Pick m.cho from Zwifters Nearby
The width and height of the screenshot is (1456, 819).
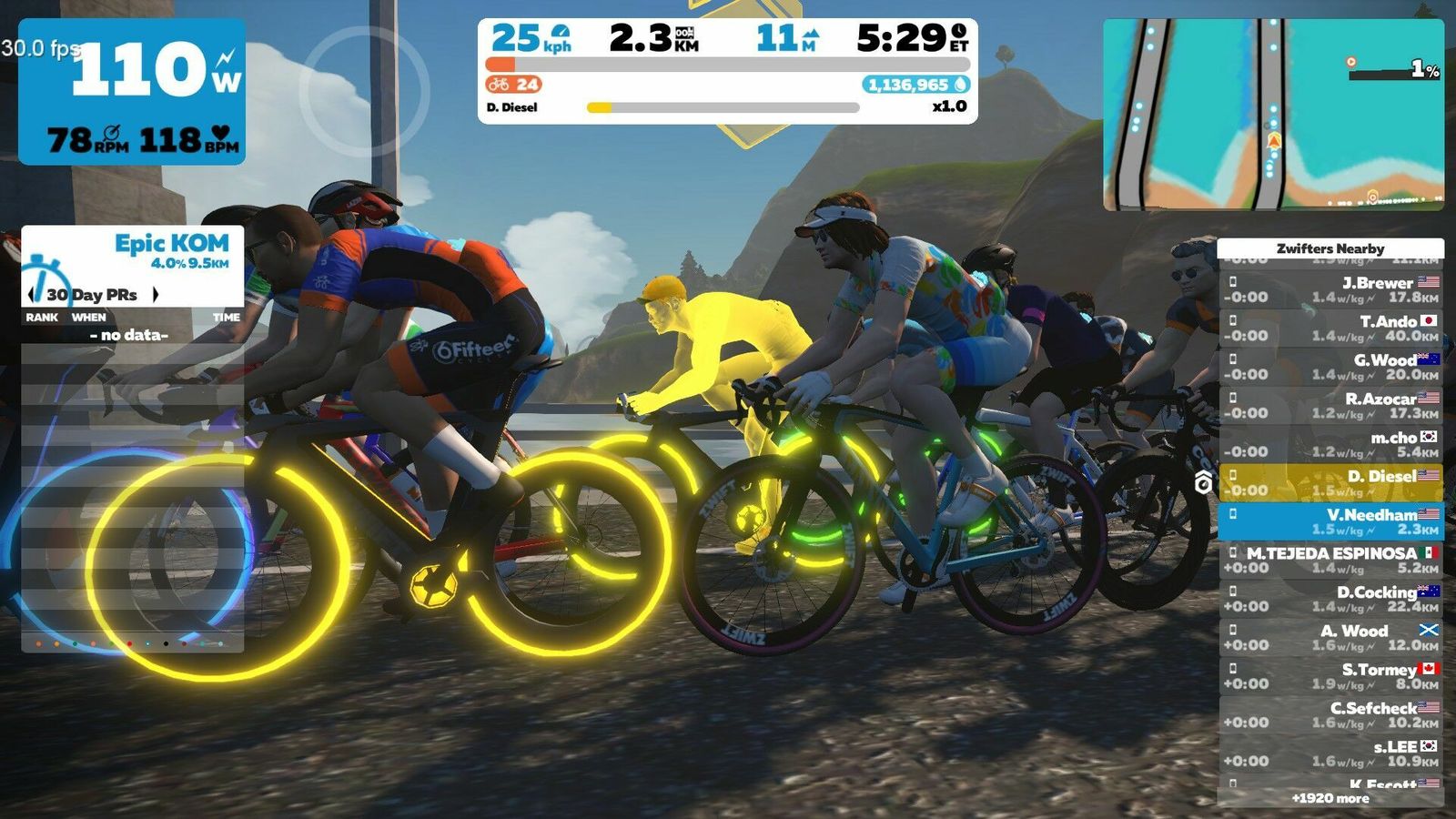1330,444
